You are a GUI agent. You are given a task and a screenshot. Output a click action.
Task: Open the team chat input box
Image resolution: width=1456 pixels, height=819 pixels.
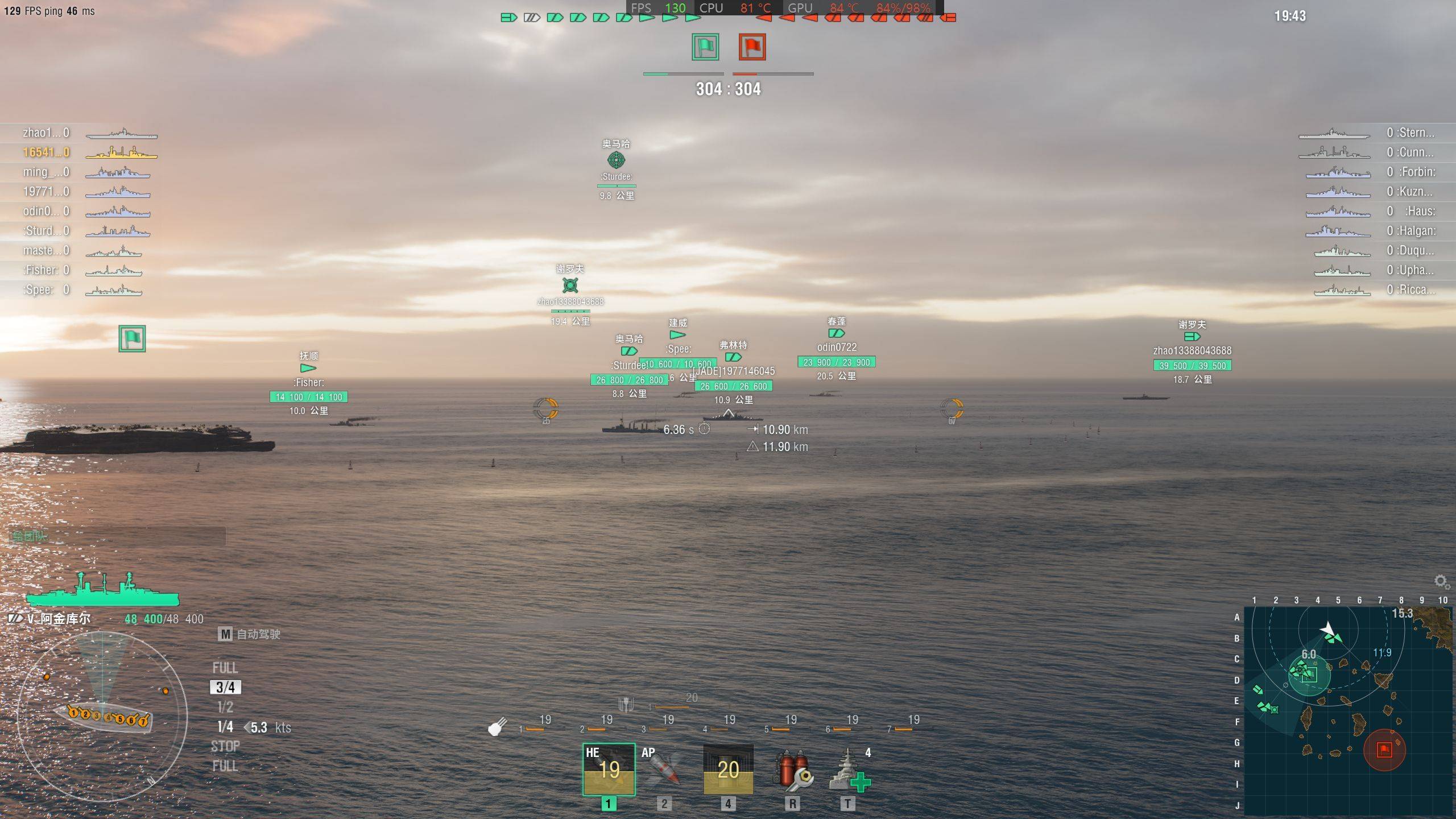click(x=117, y=536)
